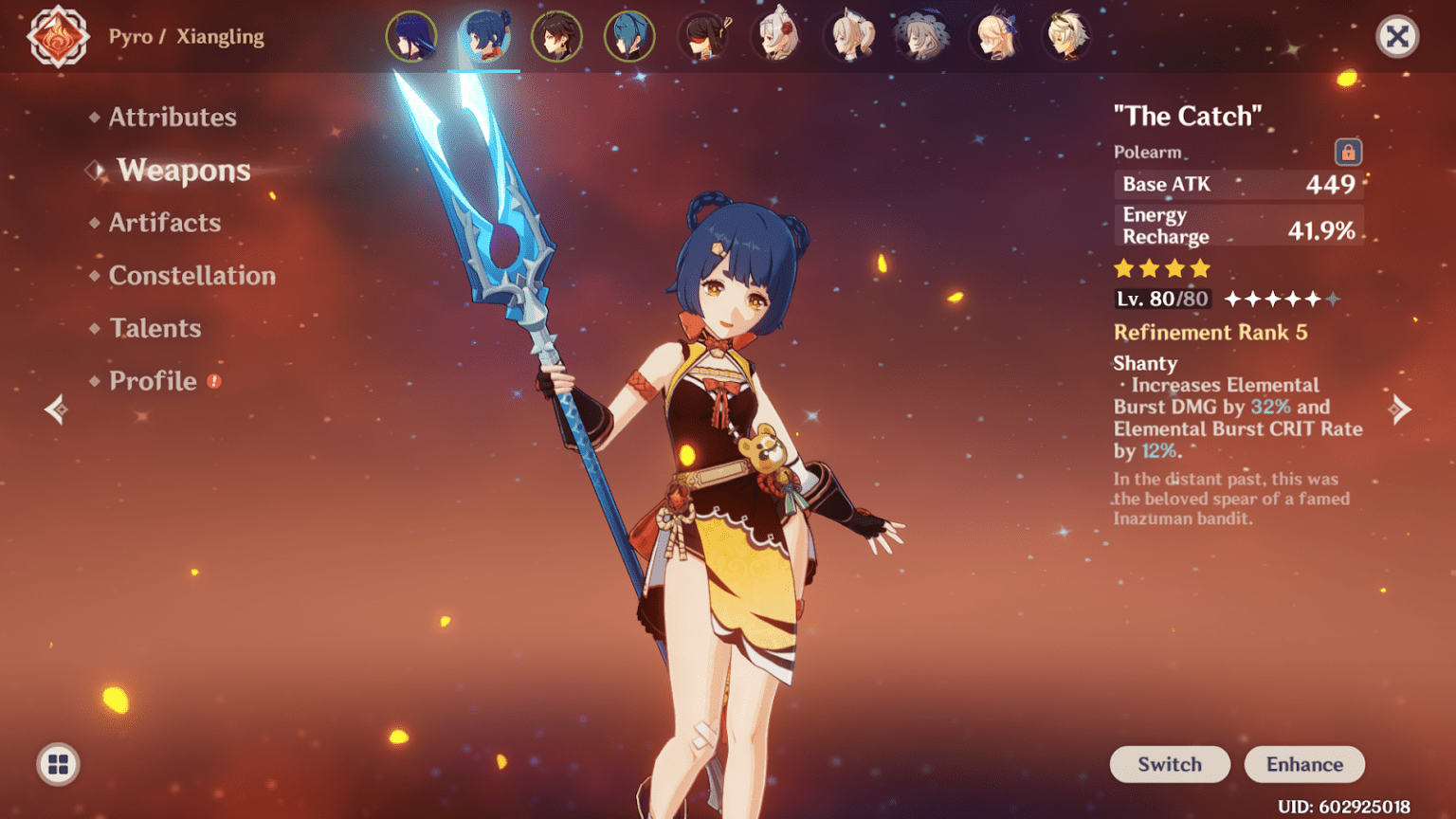
Task: Go to the Artifacts section
Action: coord(164,223)
